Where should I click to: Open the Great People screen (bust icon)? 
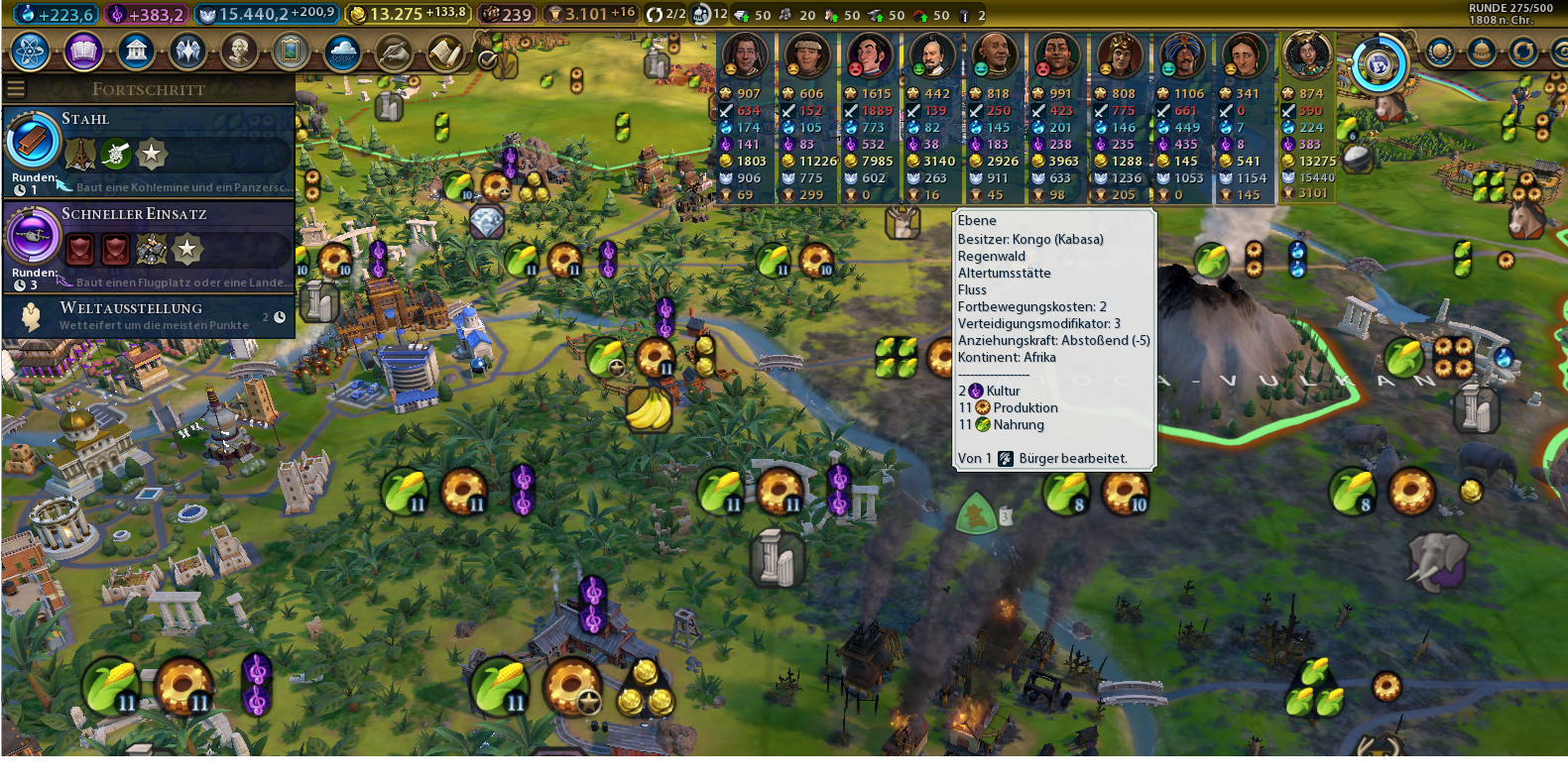point(239,52)
